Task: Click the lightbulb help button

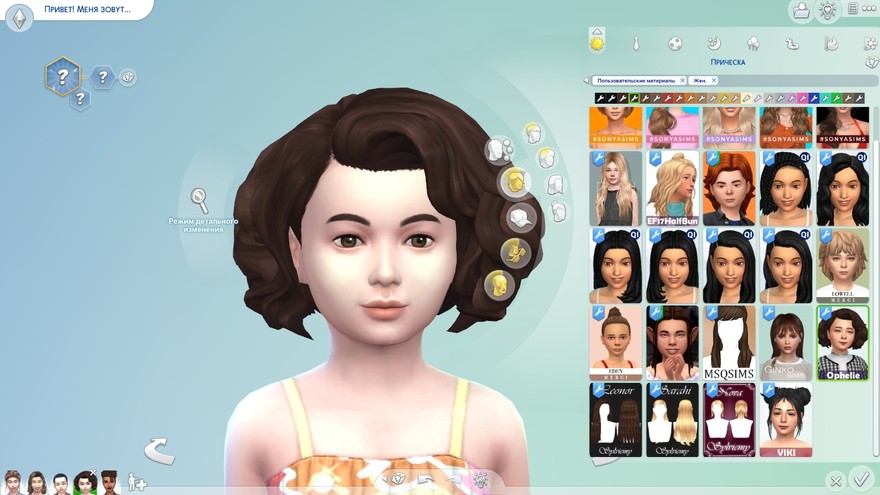Action: coord(828,11)
